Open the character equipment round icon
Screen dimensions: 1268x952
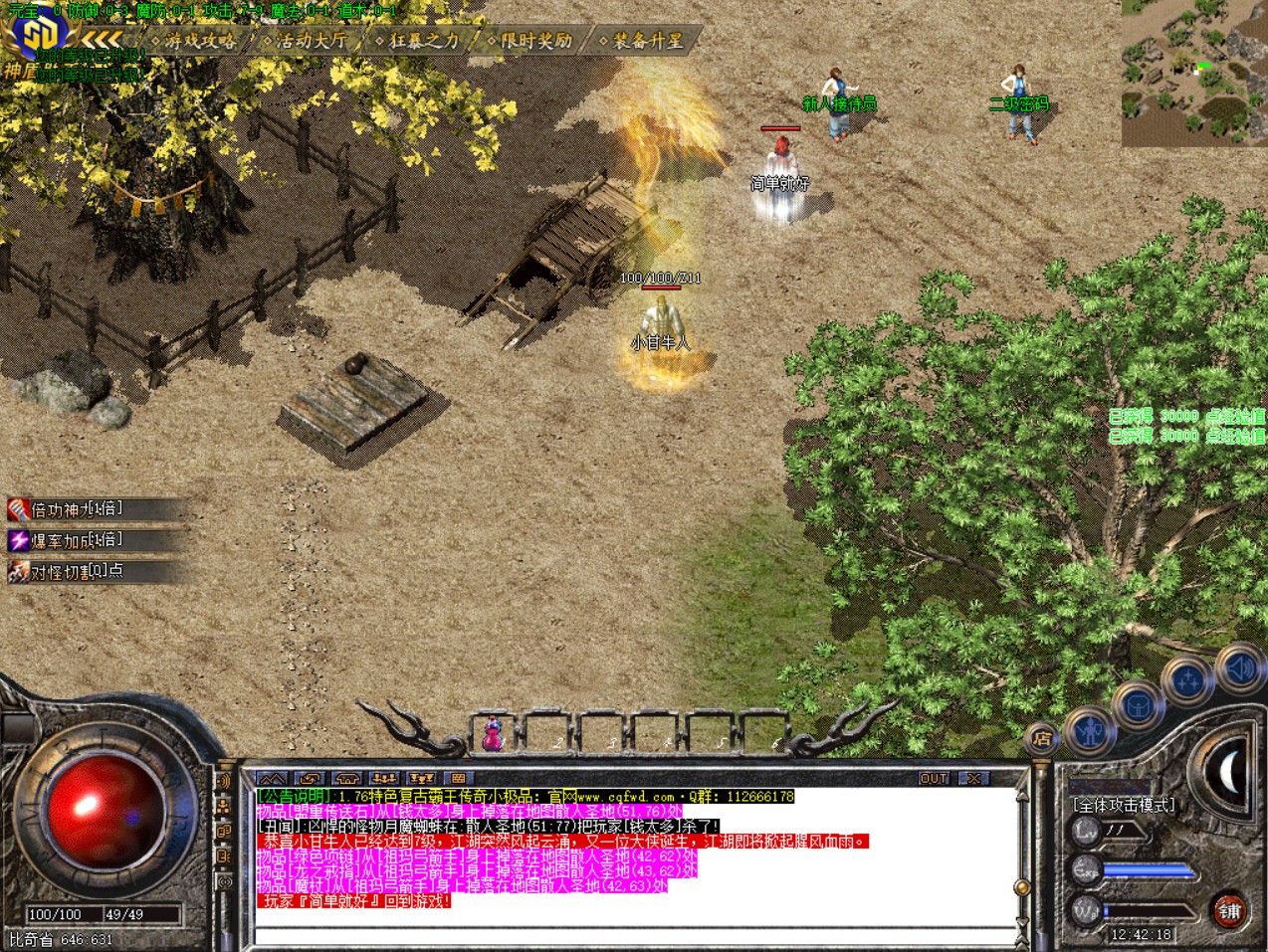pyautogui.click(x=1091, y=731)
